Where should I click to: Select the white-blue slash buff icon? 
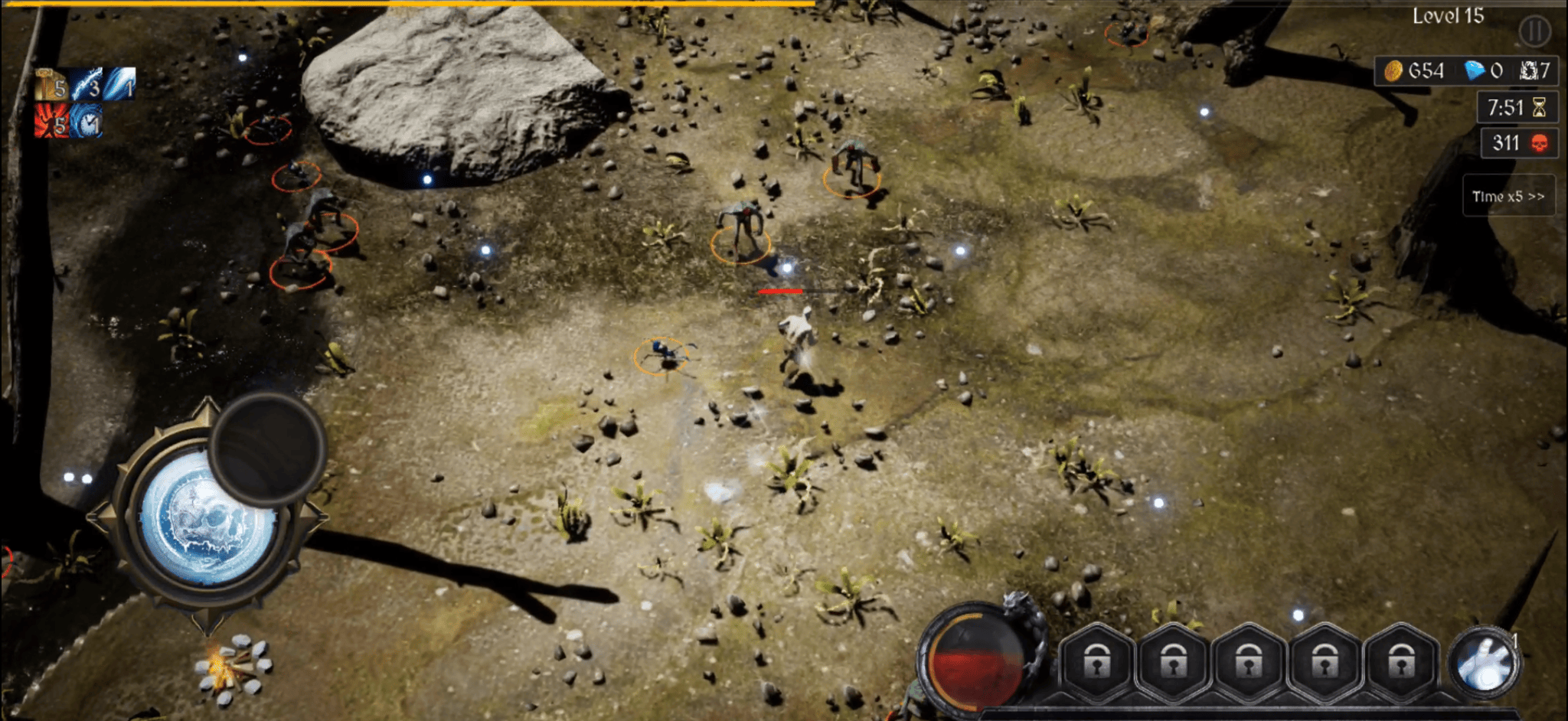pyautogui.click(x=120, y=83)
